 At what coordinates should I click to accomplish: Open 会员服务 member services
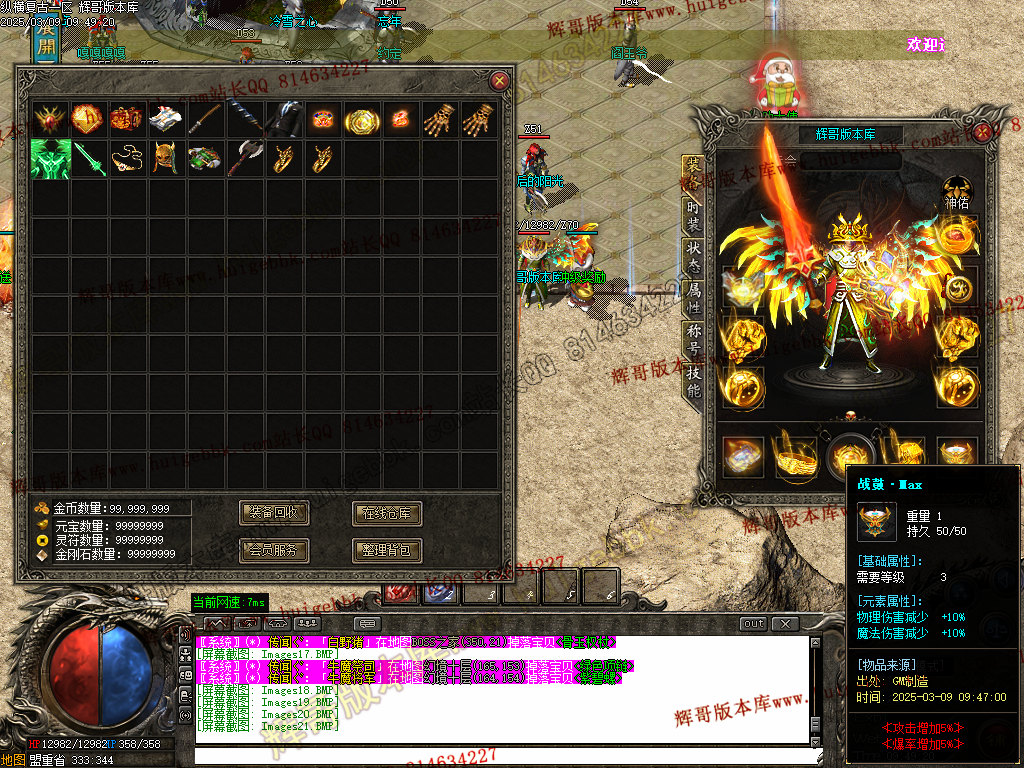point(275,550)
